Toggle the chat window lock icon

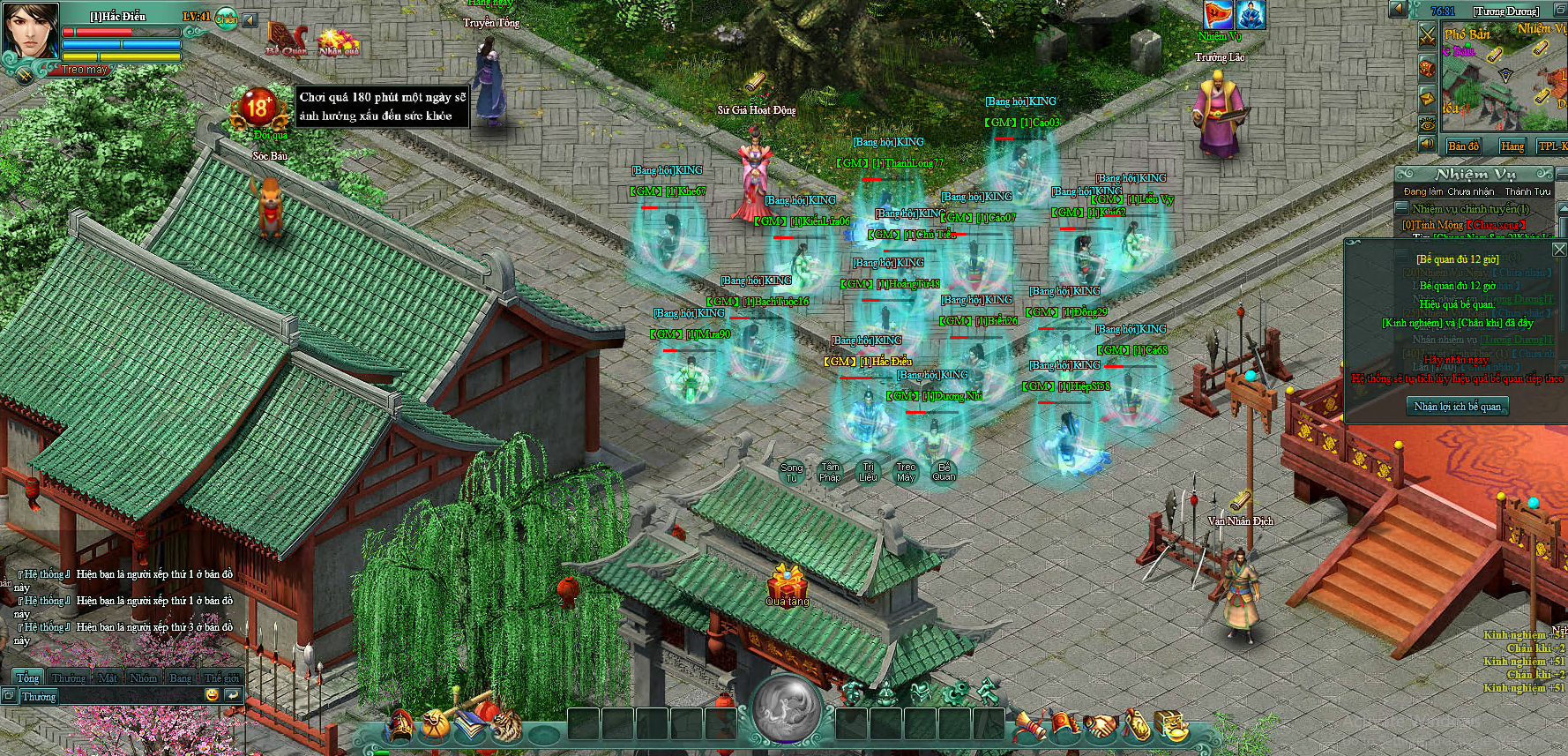[x=9, y=695]
